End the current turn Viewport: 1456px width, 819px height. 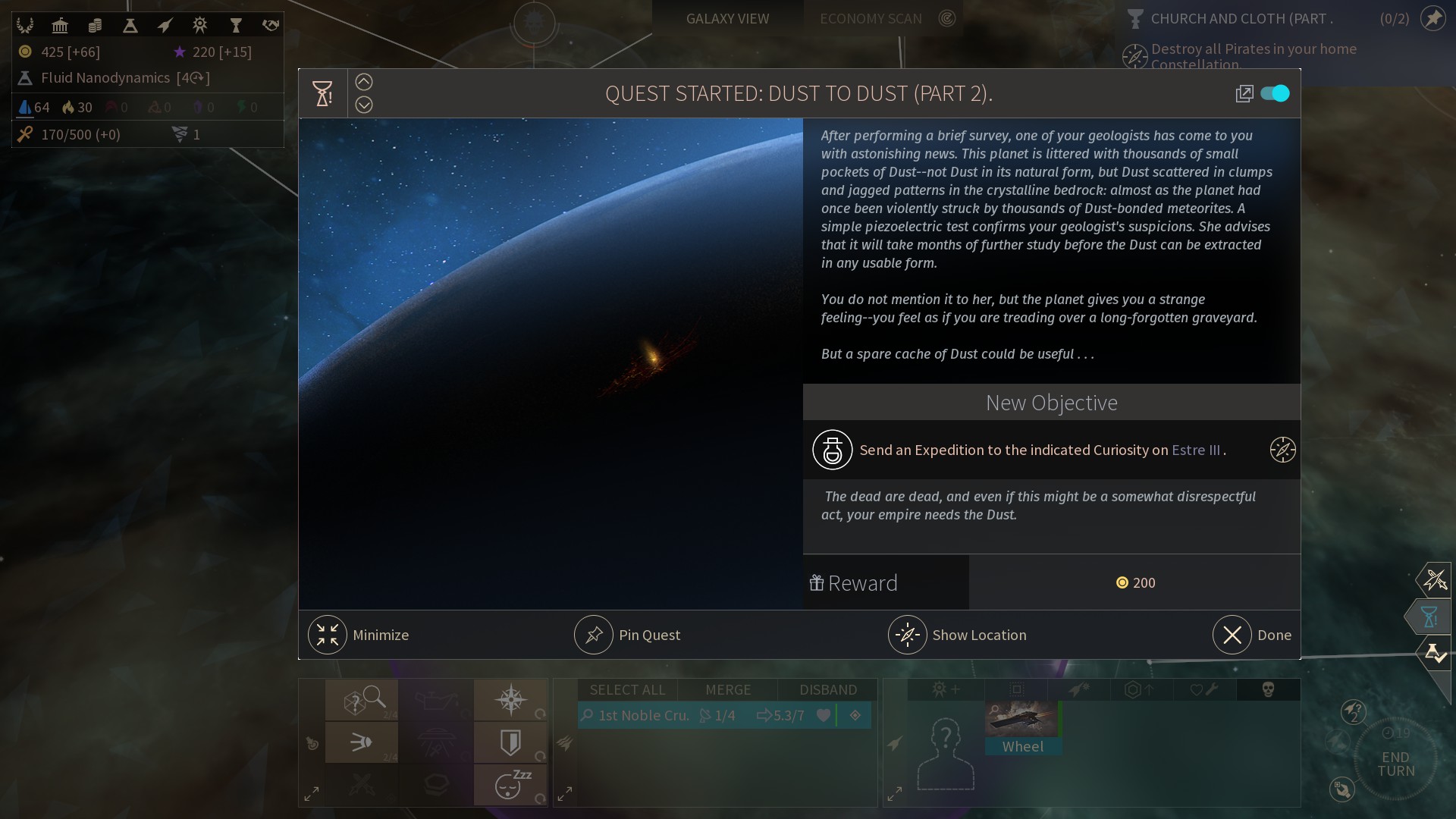[x=1395, y=763]
